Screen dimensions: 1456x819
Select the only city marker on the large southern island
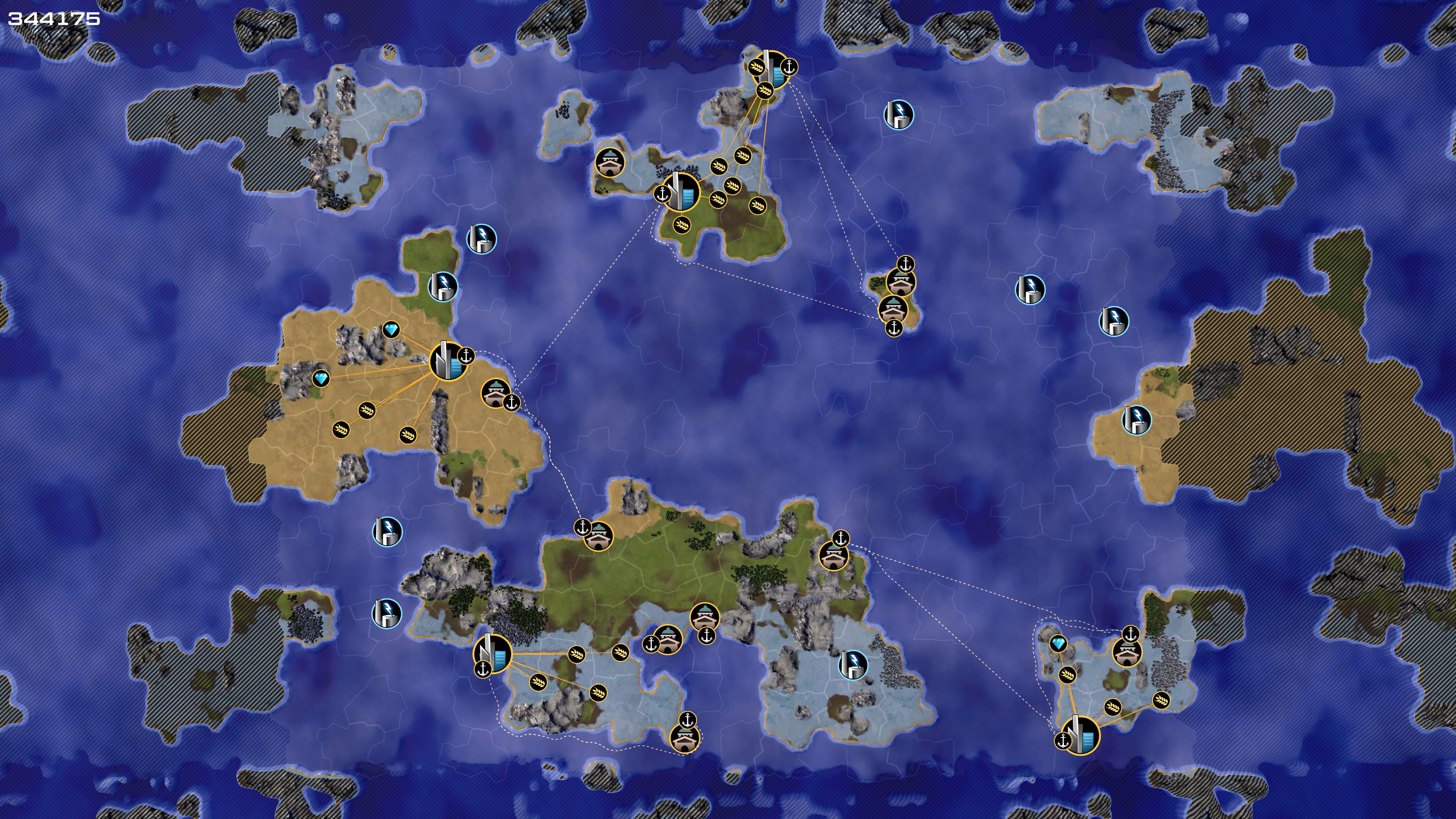(x=492, y=653)
